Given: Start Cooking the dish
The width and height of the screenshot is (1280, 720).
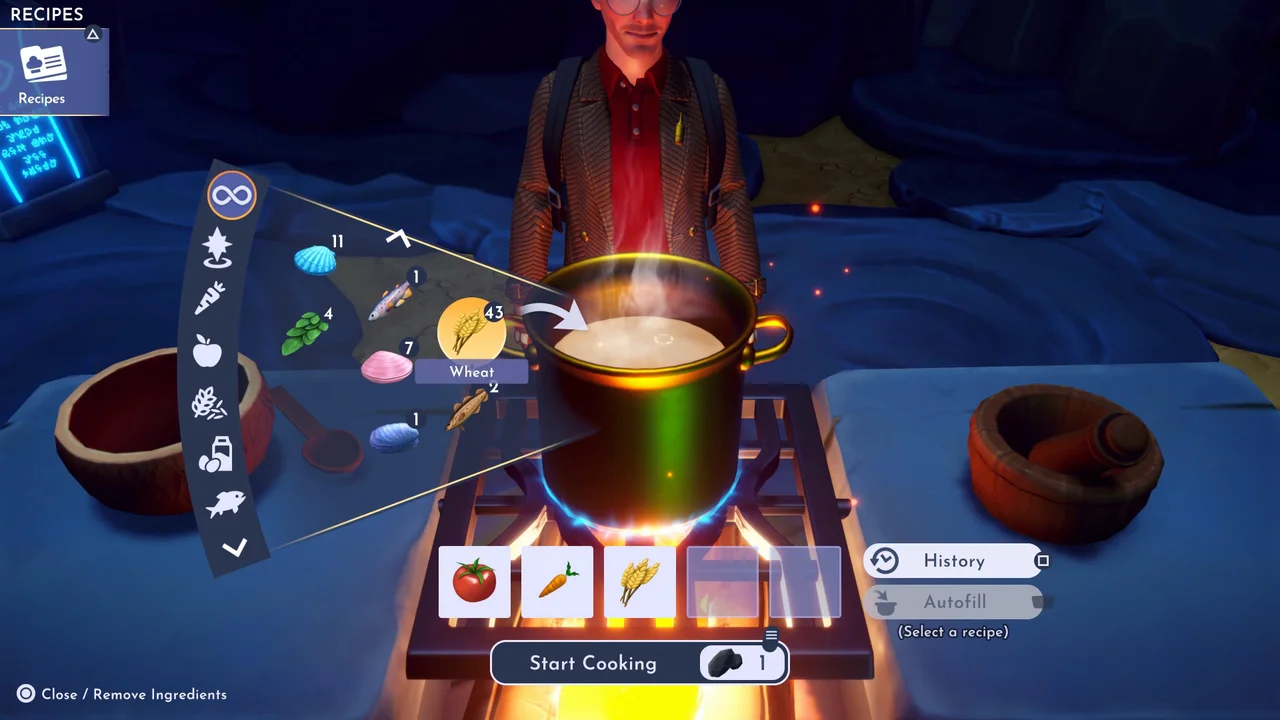Looking at the screenshot, I should coord(593,663).
